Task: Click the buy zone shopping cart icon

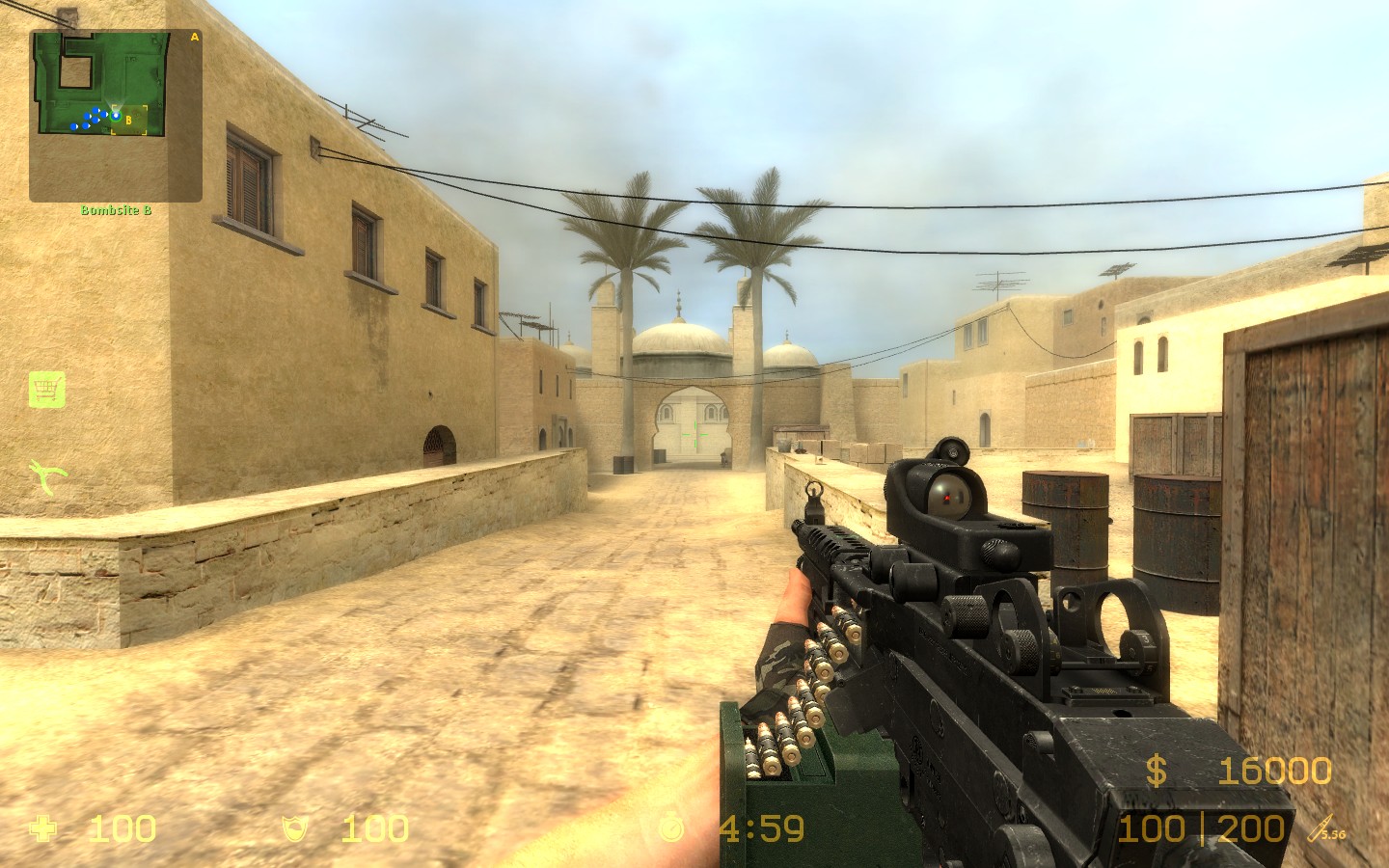Action: click(45, 388)
